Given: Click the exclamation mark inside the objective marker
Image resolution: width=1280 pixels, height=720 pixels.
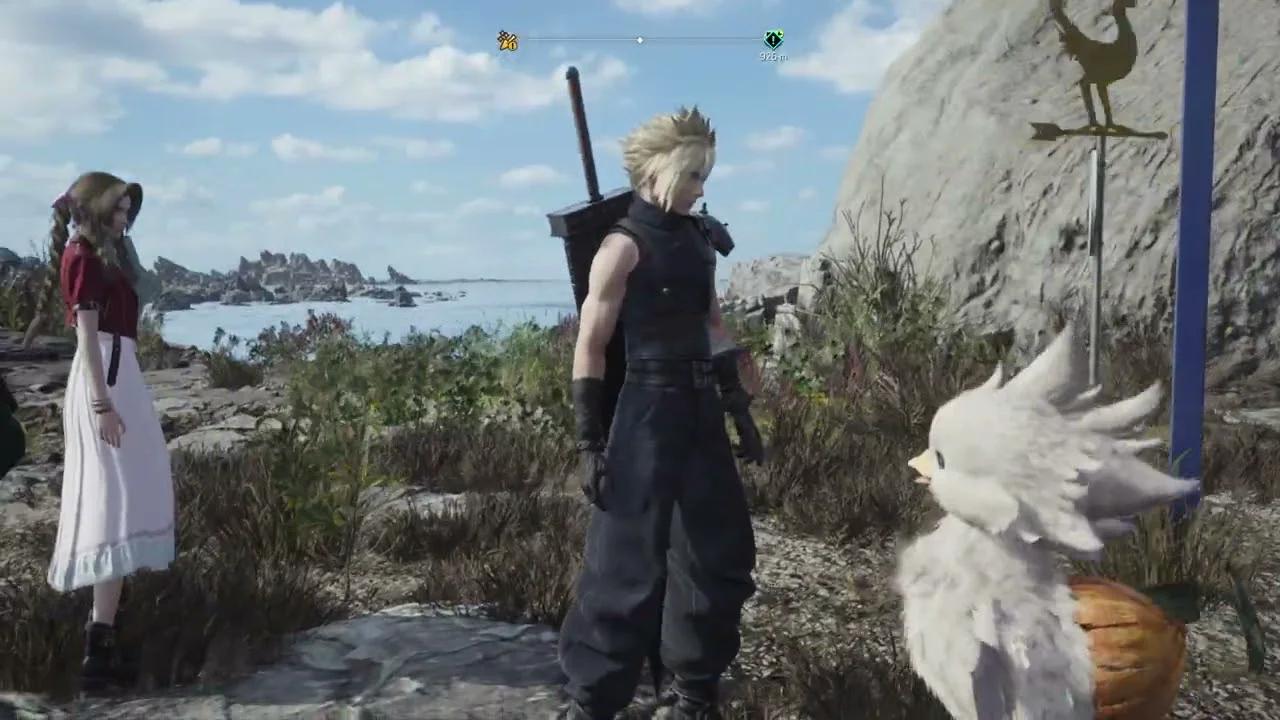Looking at the screenshot, I should click(x=774, y=40).
